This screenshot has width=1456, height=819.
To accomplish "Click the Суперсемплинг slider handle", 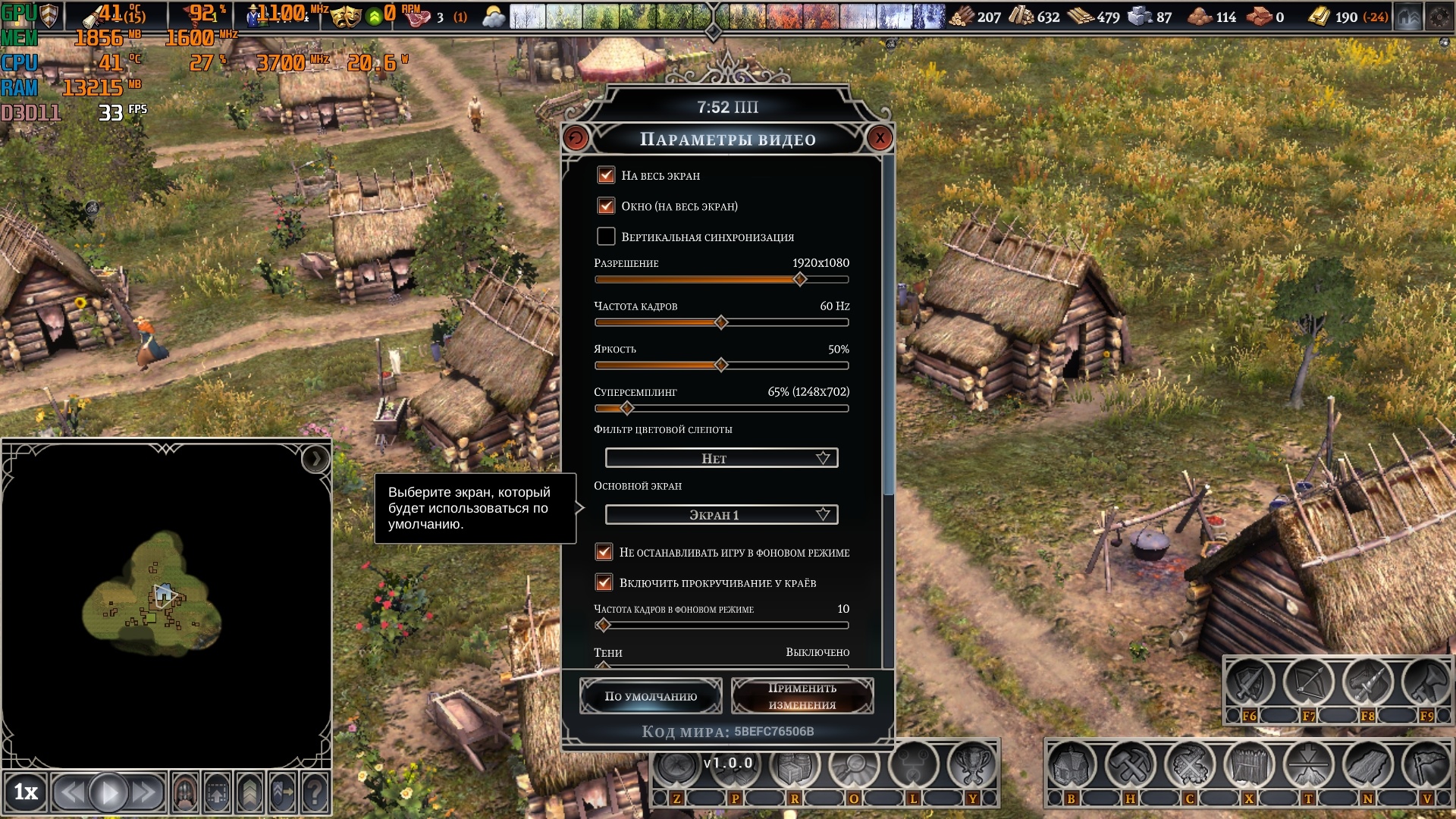I will pyautogui.click(x=627, y=409).
